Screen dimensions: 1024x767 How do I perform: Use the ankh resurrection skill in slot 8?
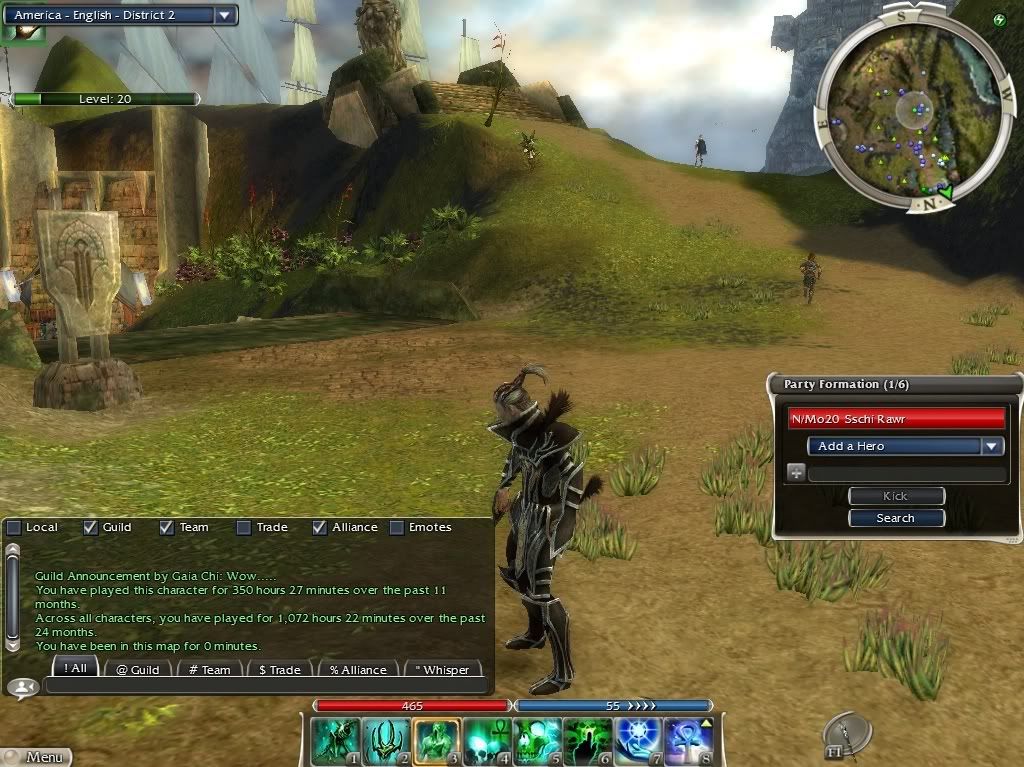coord(687,742)
